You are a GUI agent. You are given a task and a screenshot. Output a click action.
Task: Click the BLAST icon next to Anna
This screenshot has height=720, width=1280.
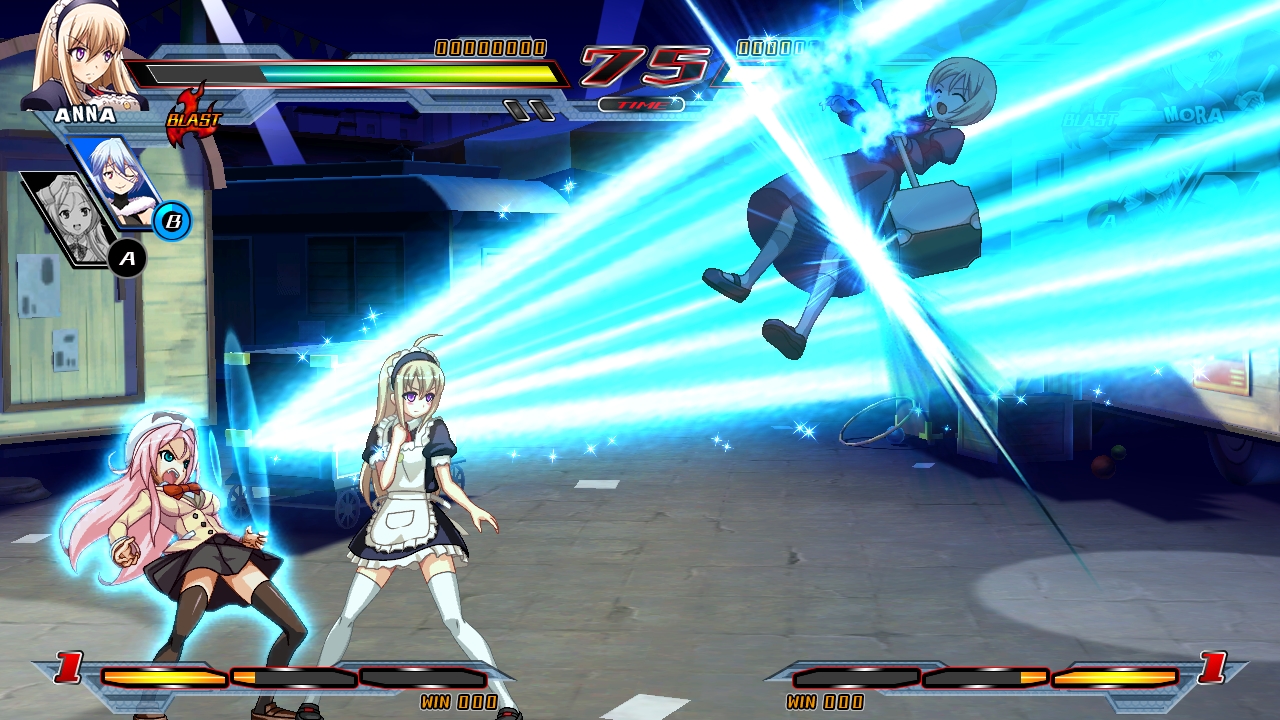[x=196, y=119]
